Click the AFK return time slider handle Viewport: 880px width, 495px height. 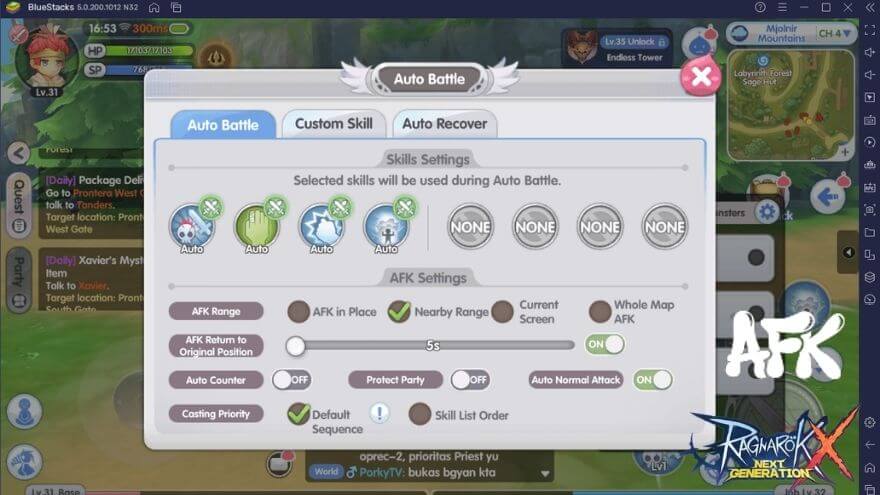(x=295, y=346)
